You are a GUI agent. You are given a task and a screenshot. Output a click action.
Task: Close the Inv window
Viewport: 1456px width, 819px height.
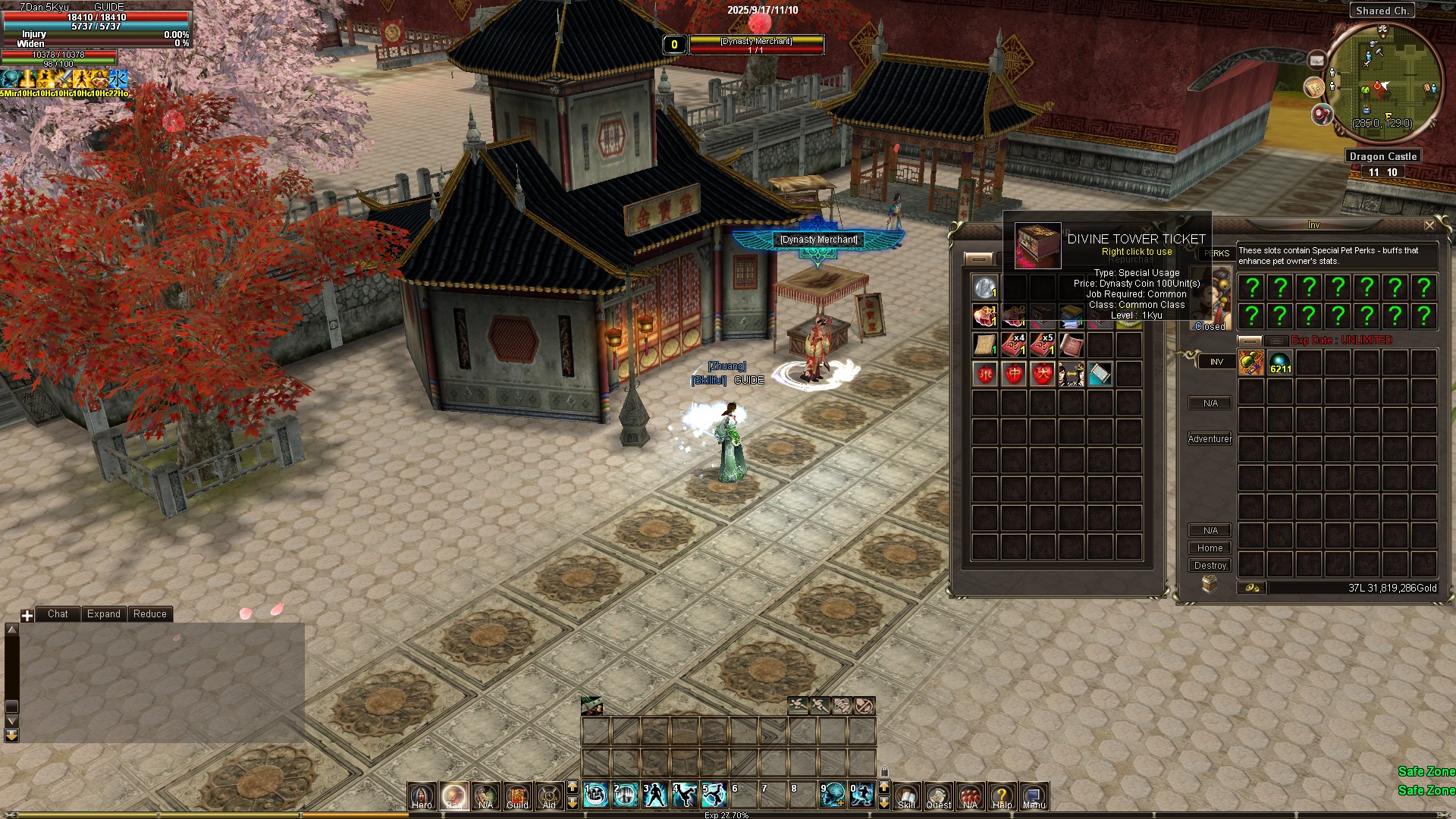(1429, 225)
